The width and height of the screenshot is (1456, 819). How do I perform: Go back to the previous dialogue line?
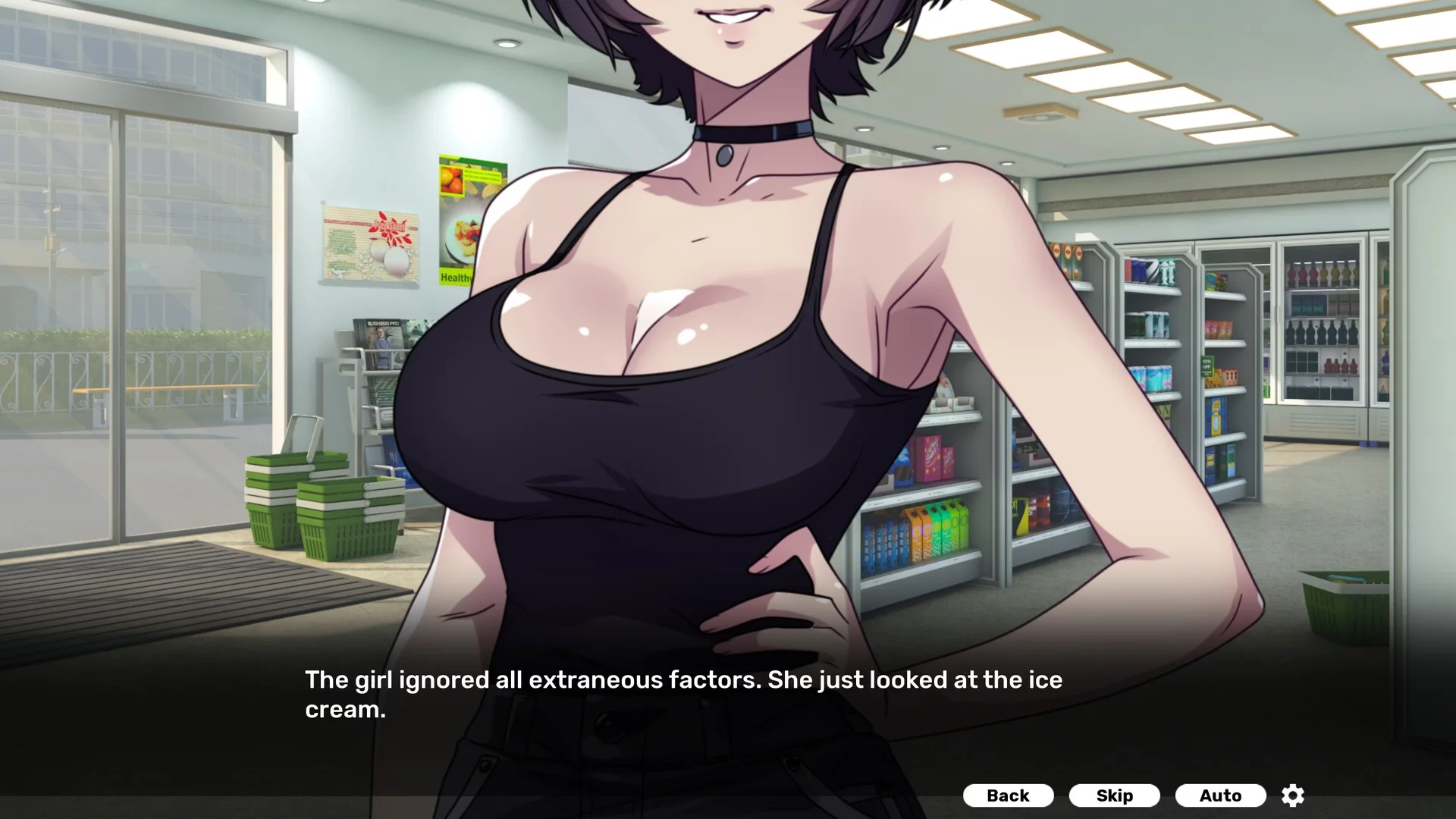pyautogui.click(x=1008, y=795)
